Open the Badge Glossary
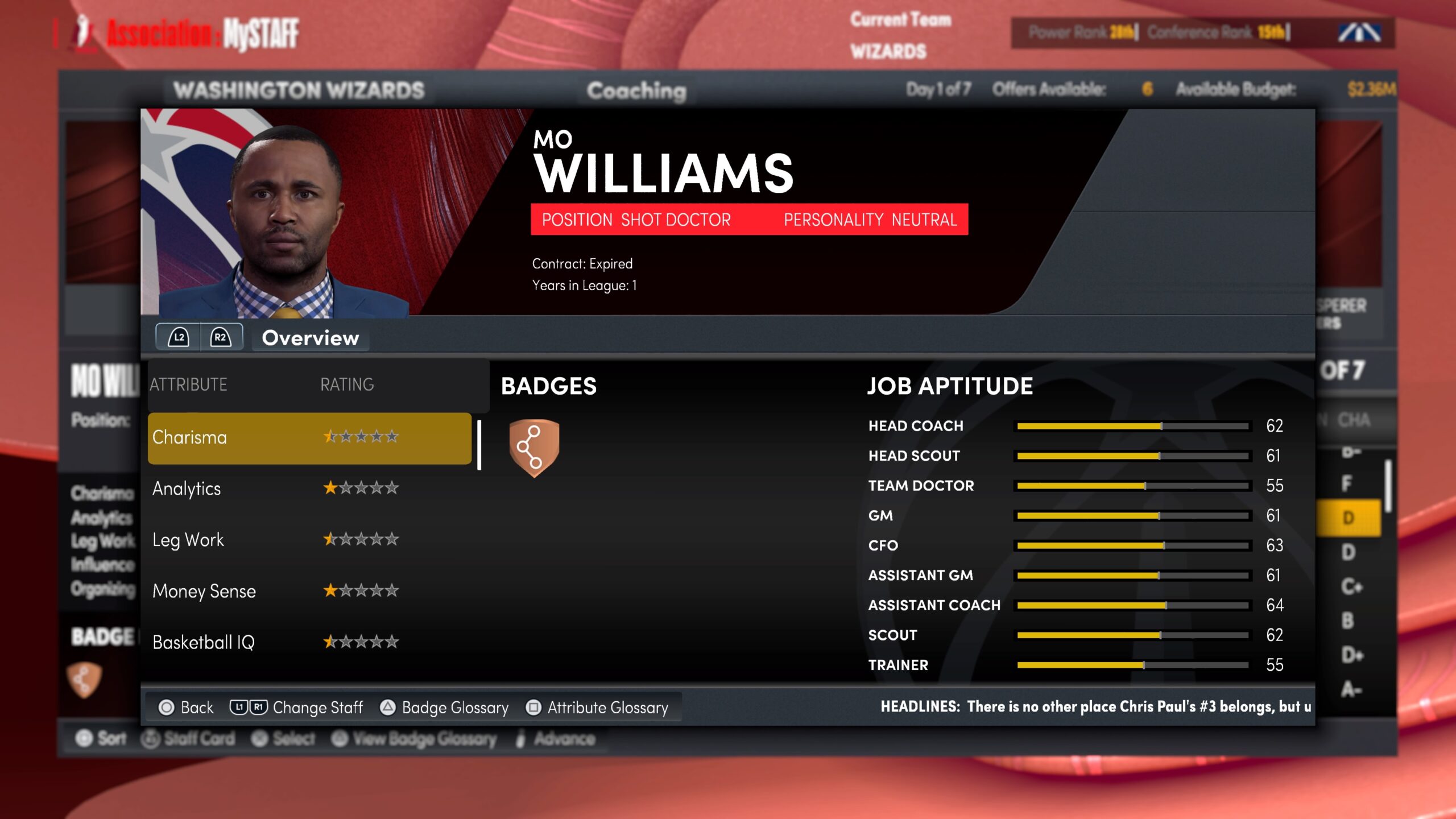Viewport: 1456px width, 819px height. click(x=444, y=708)
